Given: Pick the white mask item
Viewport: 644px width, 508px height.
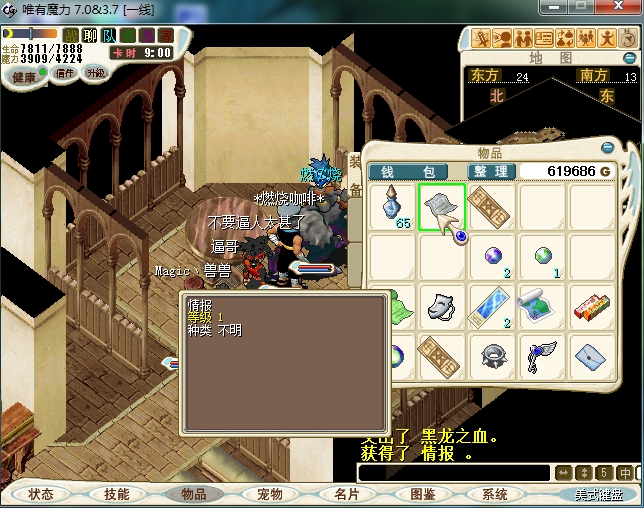Looking at the screenshot, I should coord(443,305).
